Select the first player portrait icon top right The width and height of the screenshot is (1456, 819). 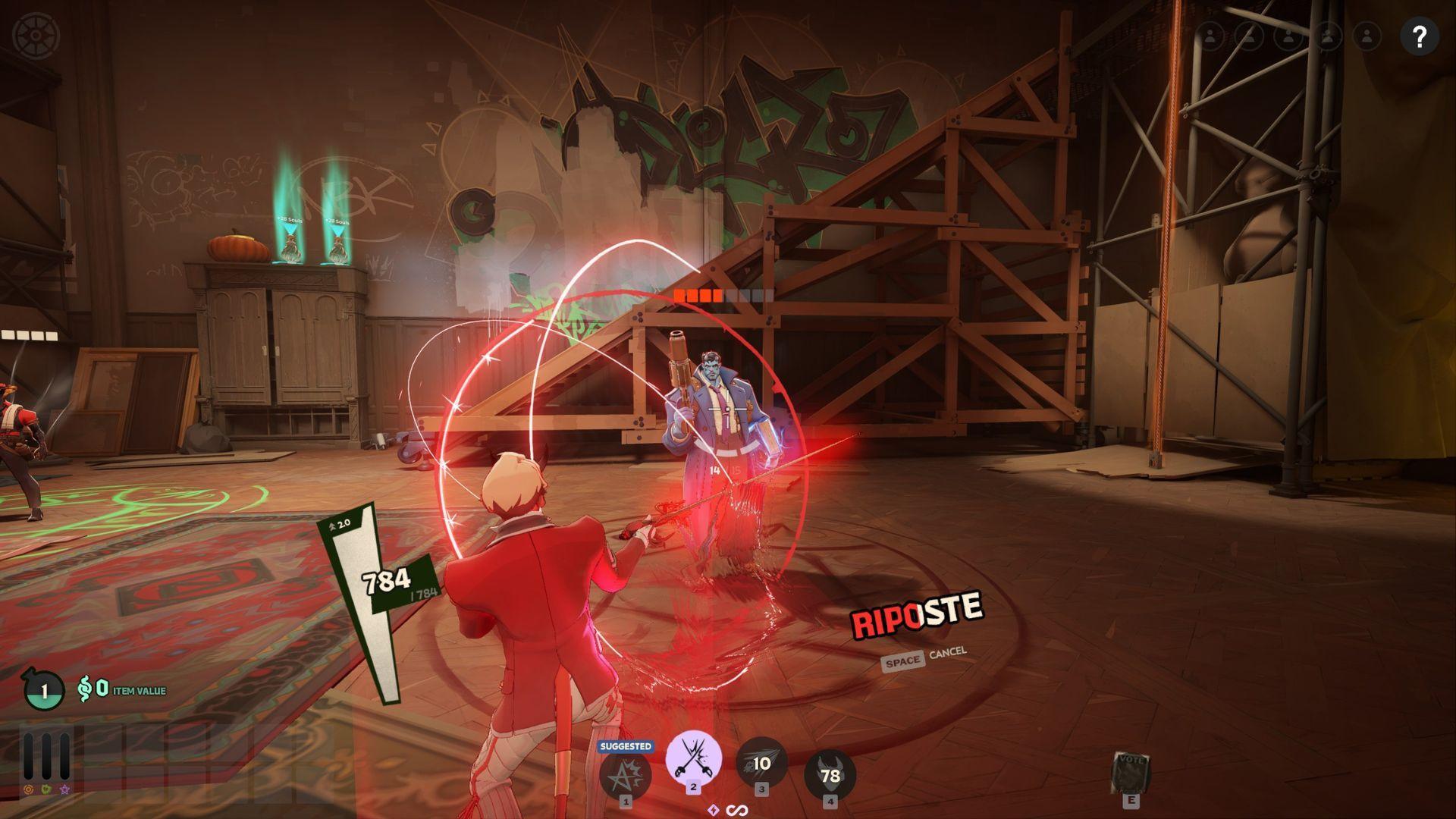(x=1210, y=34)
